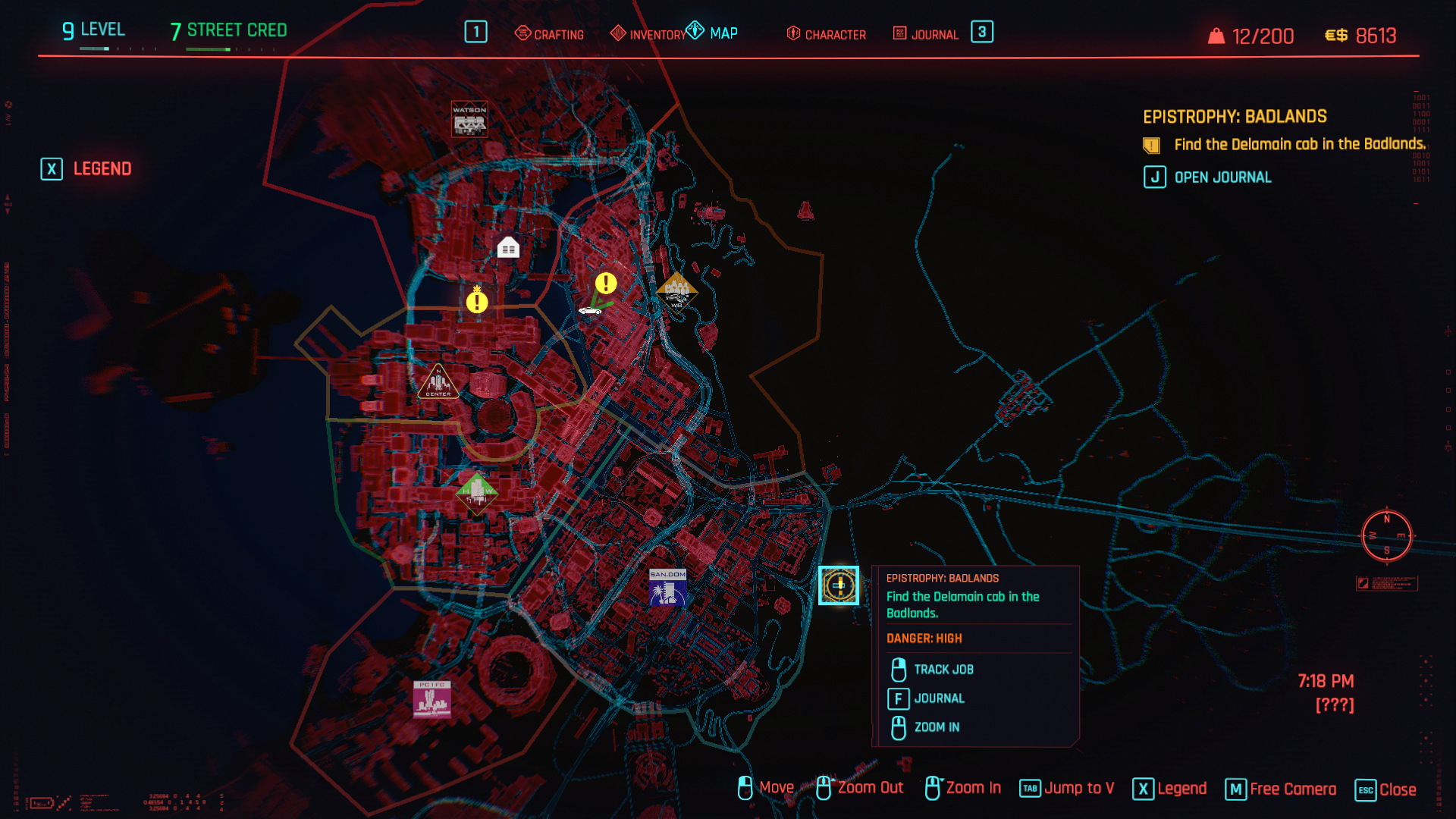Viewport: 1456px width, 819px height.
Task: Open Journal for Epistrophy: Badlands quest
Action: (1208, 177)
